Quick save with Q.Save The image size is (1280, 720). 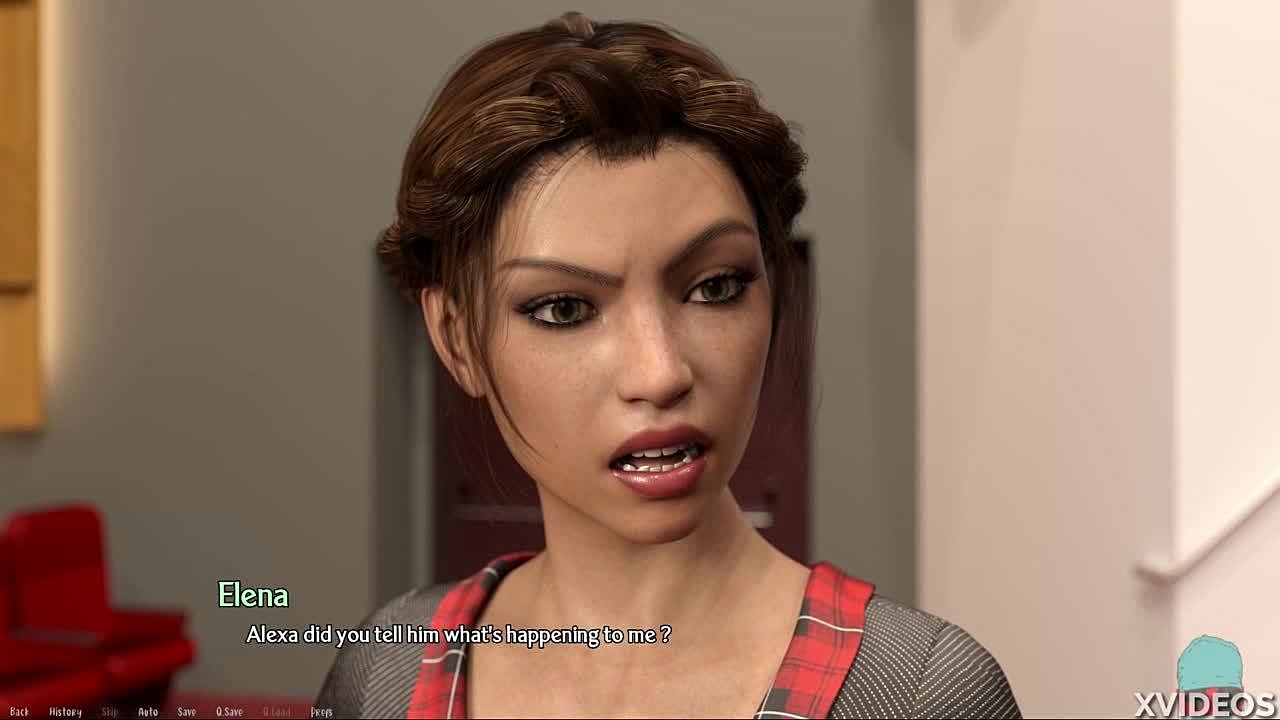pyautogui.click(x=229, y=712)
